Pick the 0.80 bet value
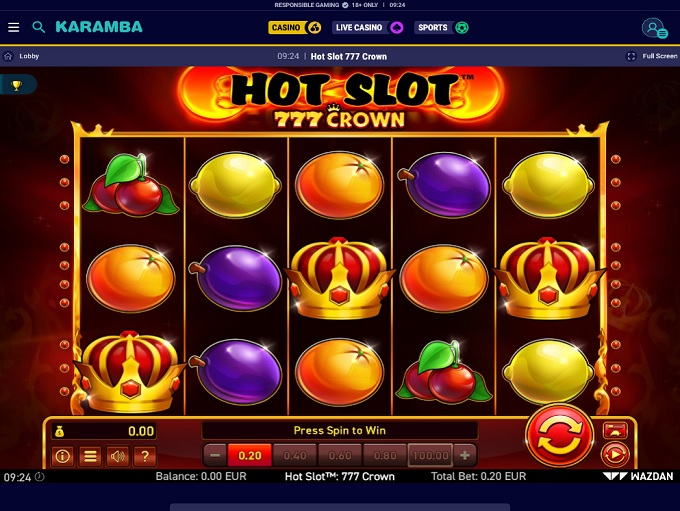The width and height of the screenshot is (680, 511). [385, 456]
